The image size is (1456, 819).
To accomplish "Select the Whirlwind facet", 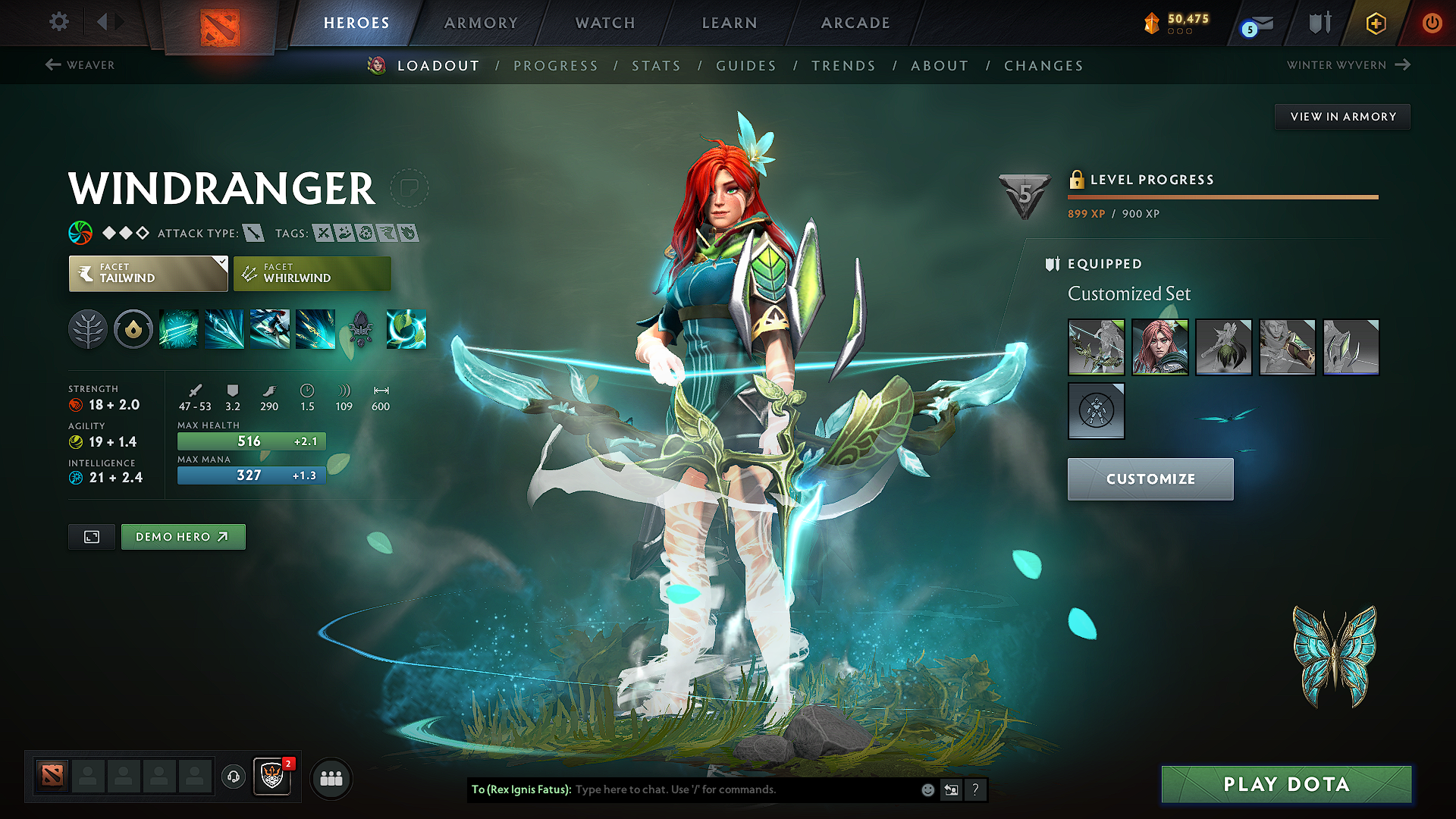I will [x=312, y=273].
